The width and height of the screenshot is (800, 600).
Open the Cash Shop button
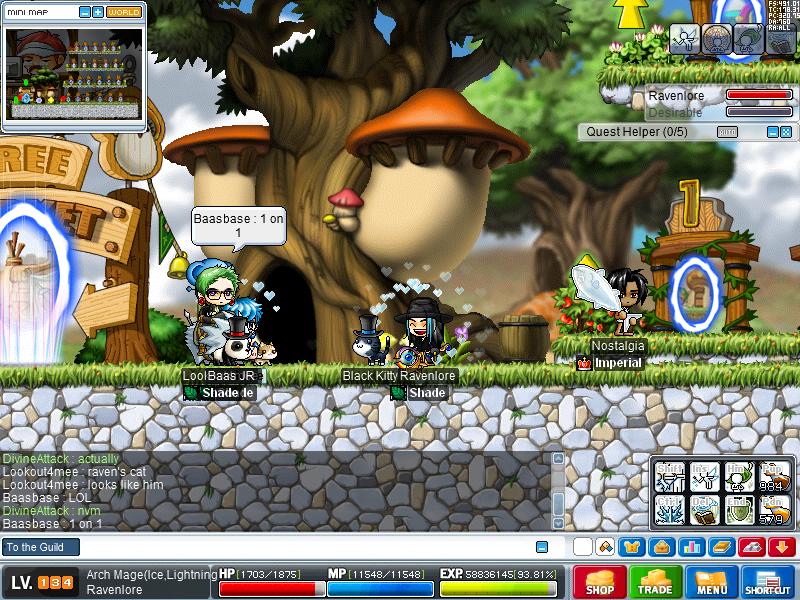pyautogui.click(x=600, y=582)
